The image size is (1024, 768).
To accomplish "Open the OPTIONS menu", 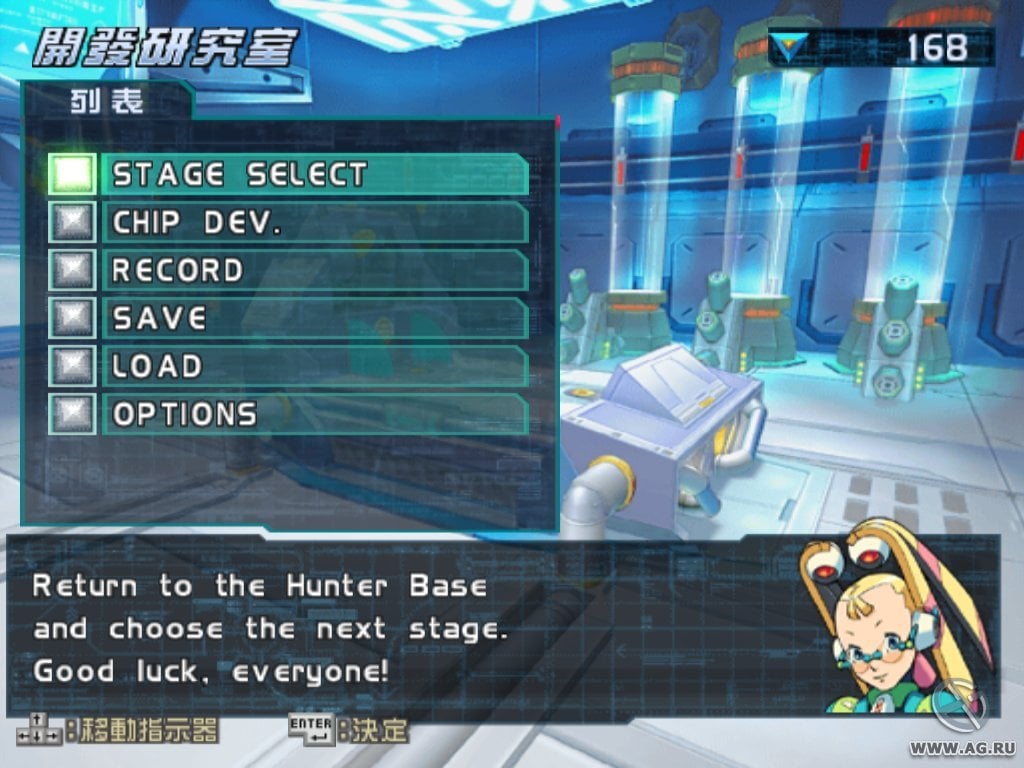I will coord(314,414).
